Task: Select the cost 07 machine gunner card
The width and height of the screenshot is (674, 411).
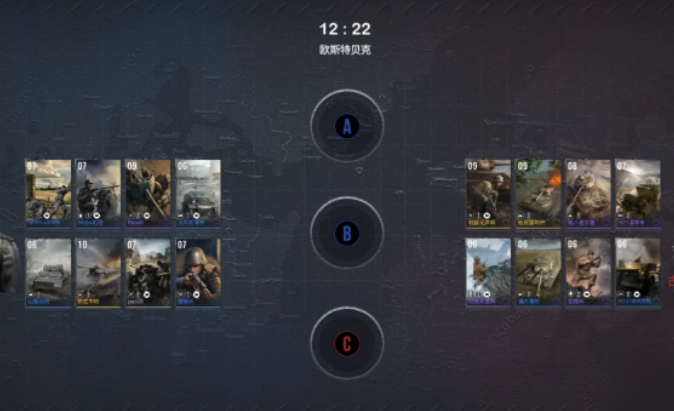Action: [98, 190]
